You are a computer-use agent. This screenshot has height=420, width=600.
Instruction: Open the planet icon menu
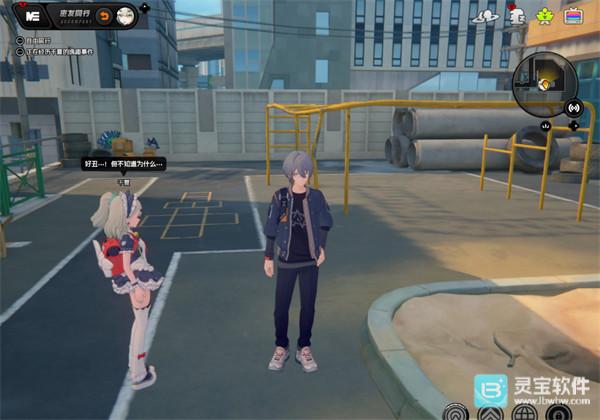click(x=487, y=15)
